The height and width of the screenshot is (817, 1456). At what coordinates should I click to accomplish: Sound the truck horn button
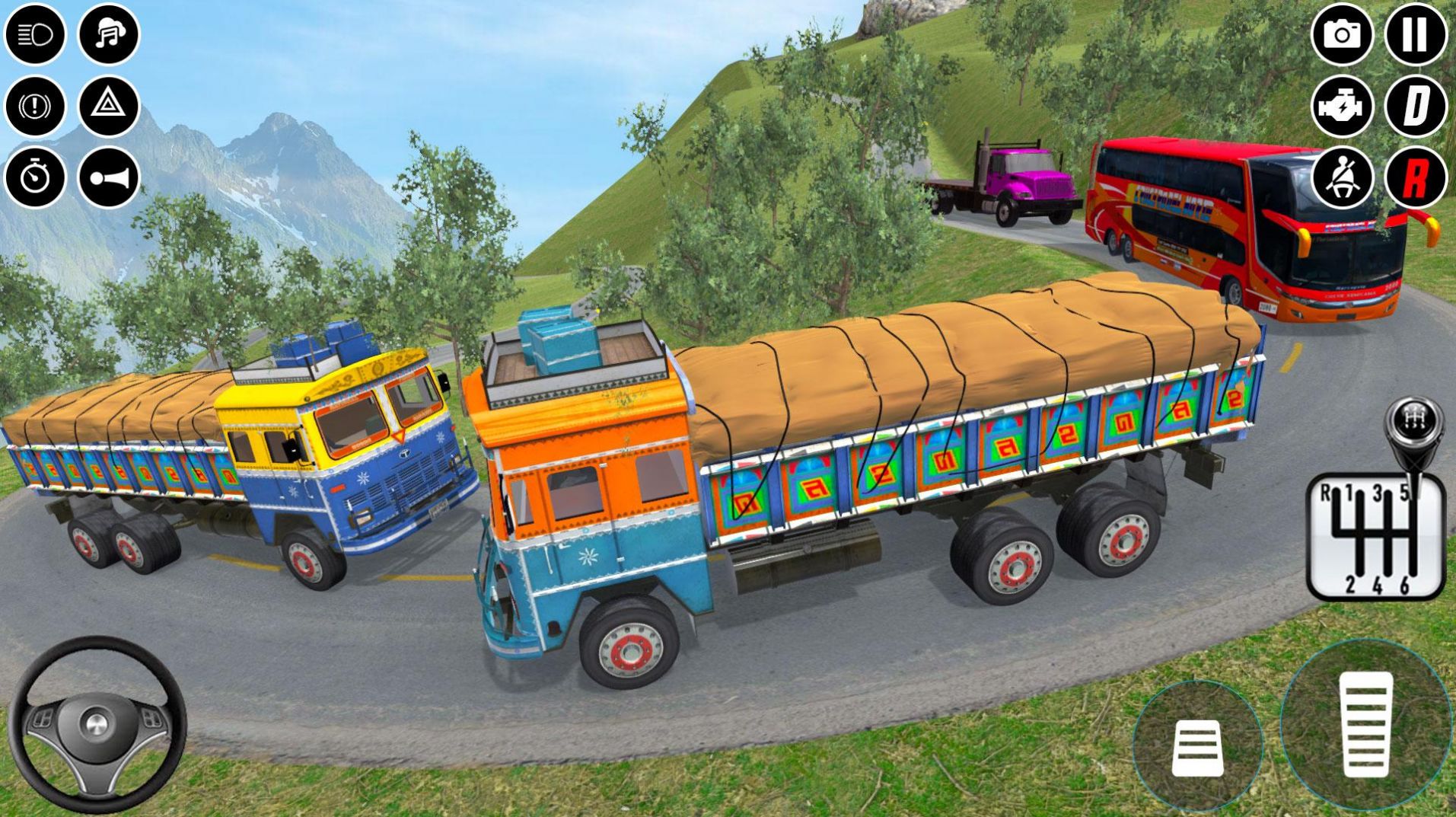109,178
